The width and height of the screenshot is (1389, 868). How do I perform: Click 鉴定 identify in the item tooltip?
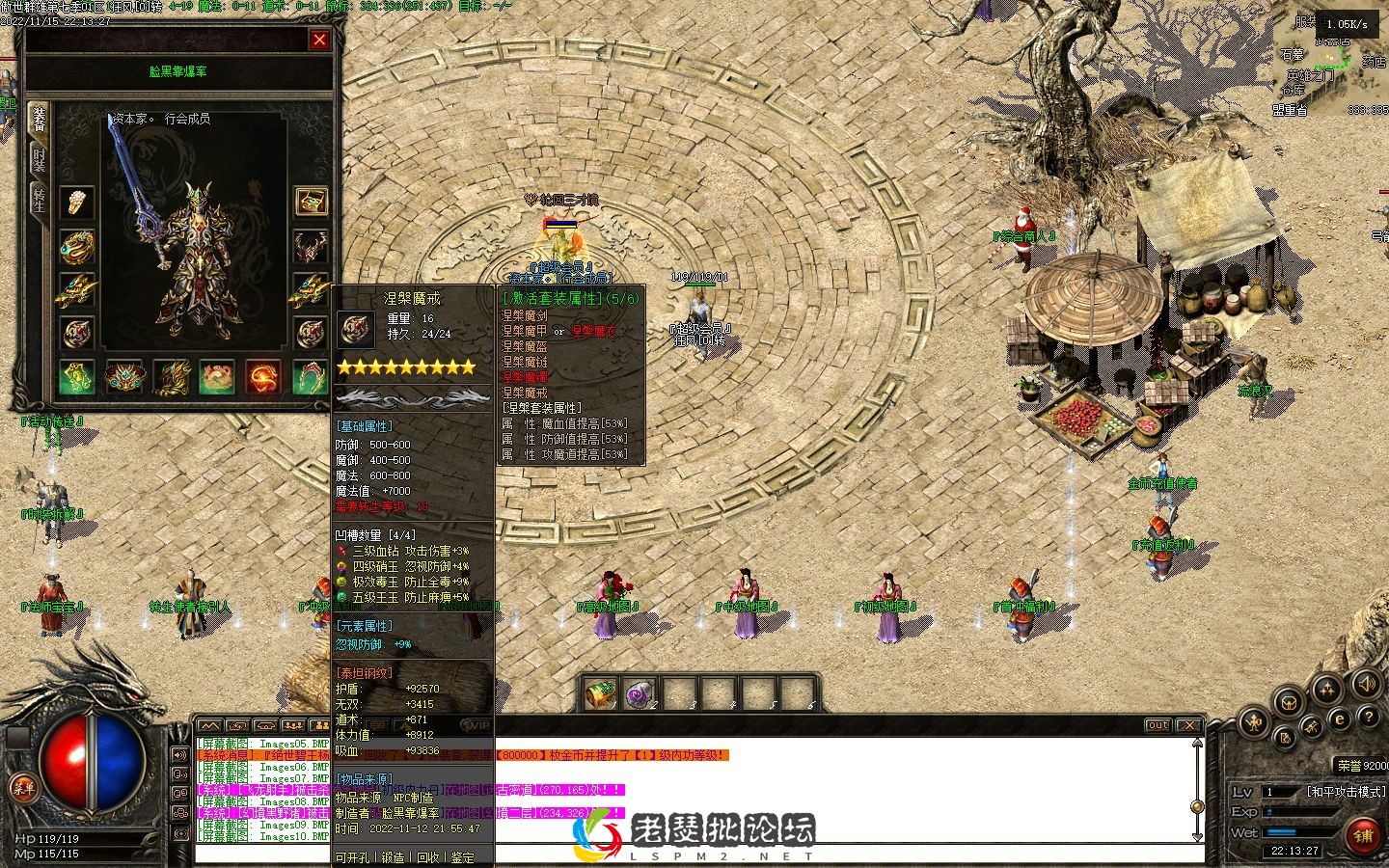[x=462, y=857]
